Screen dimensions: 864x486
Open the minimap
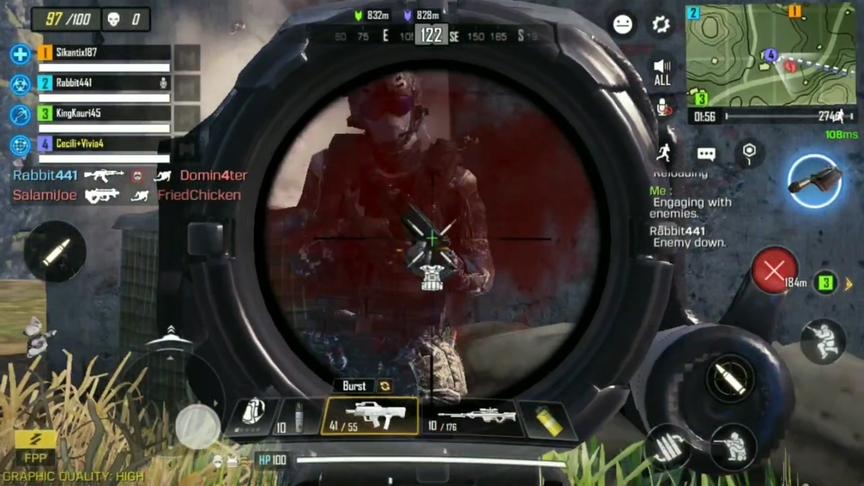771,55
